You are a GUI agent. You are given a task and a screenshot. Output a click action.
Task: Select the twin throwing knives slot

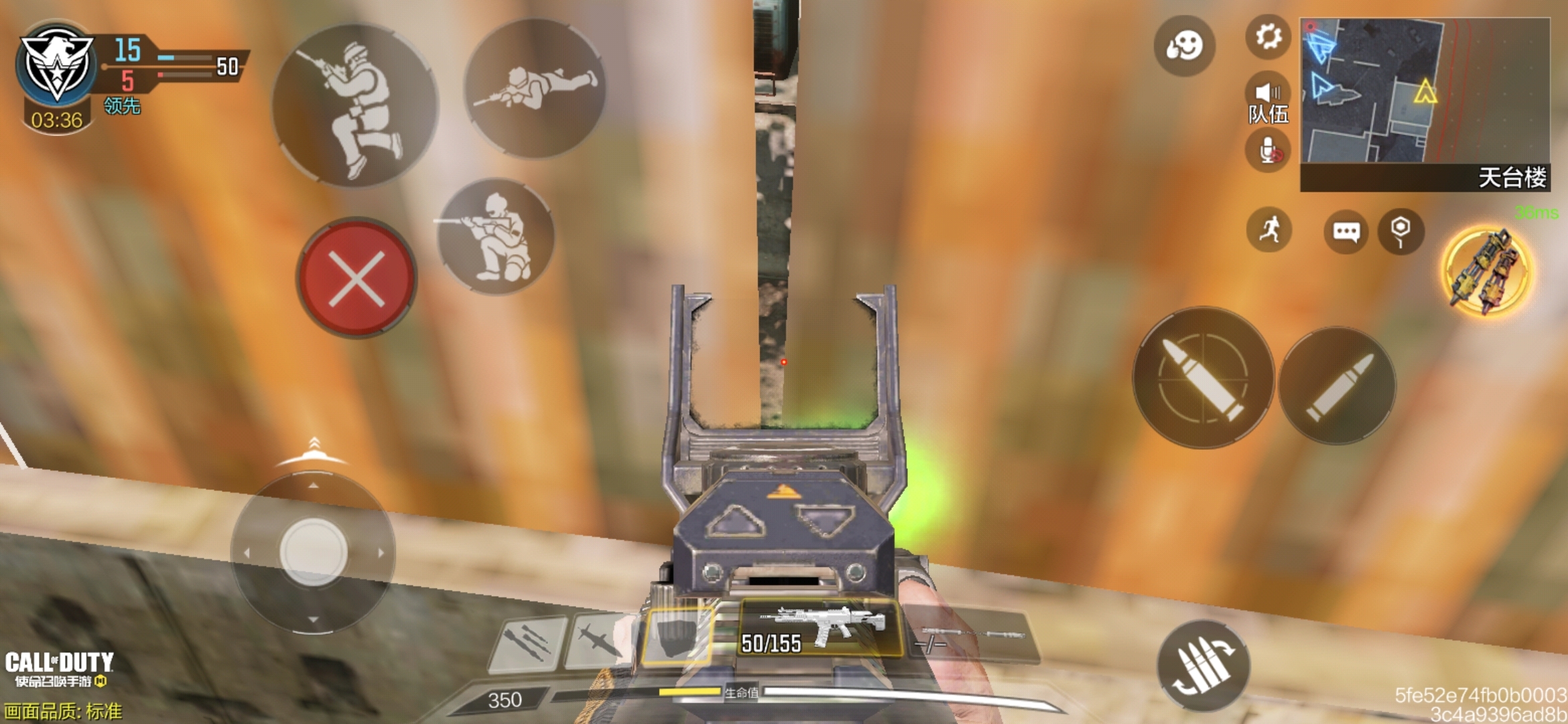(x=528, y=642)
